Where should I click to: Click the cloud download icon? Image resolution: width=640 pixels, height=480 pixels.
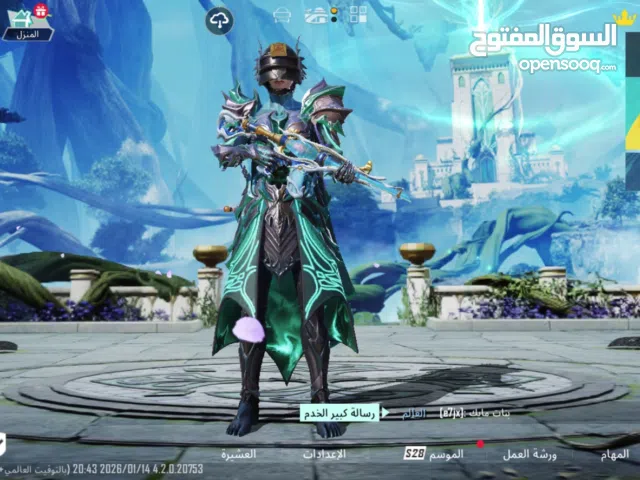click(x=219, y=19)
